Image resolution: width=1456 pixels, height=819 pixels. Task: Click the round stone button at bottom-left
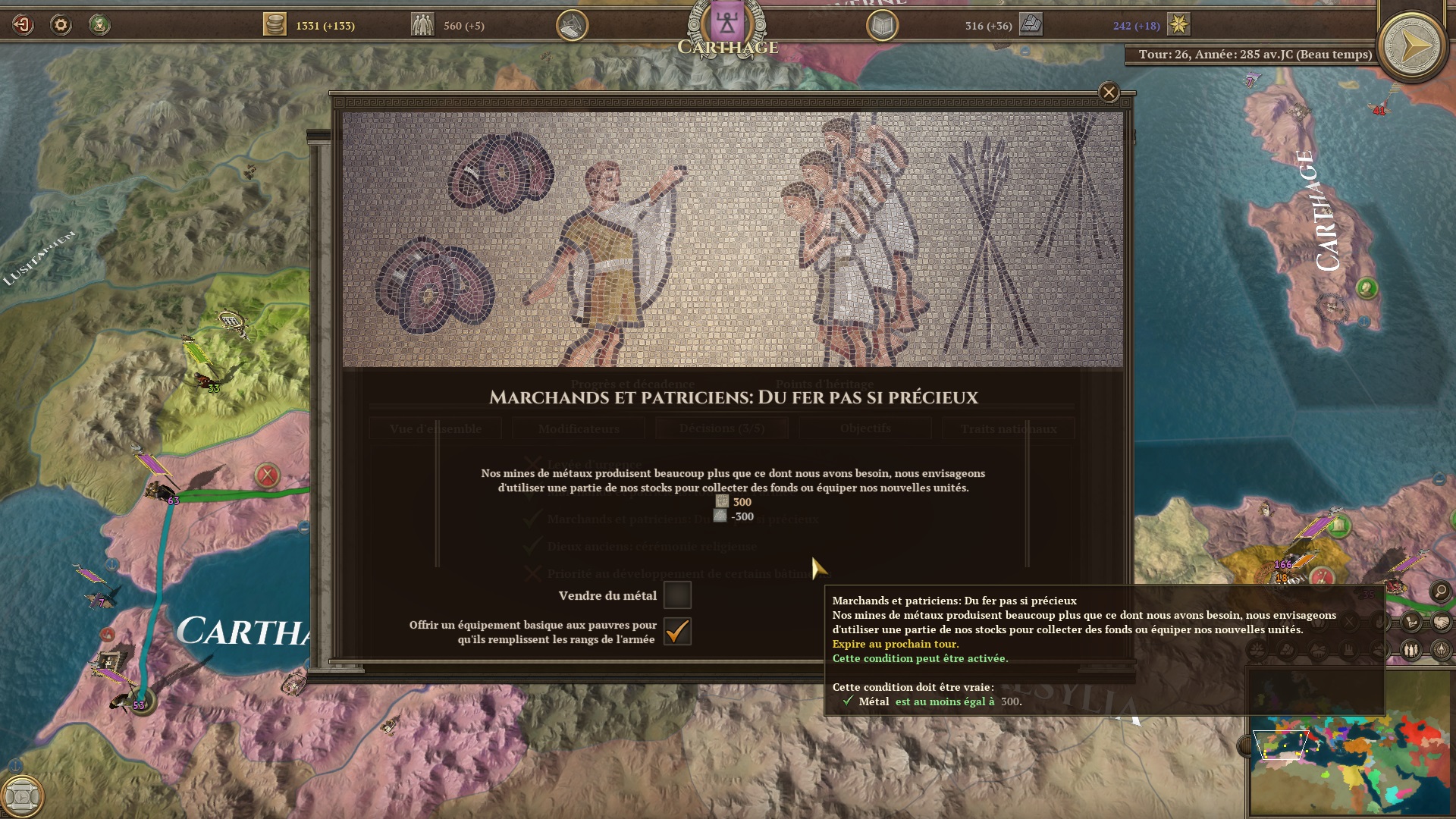pos(23,795)
